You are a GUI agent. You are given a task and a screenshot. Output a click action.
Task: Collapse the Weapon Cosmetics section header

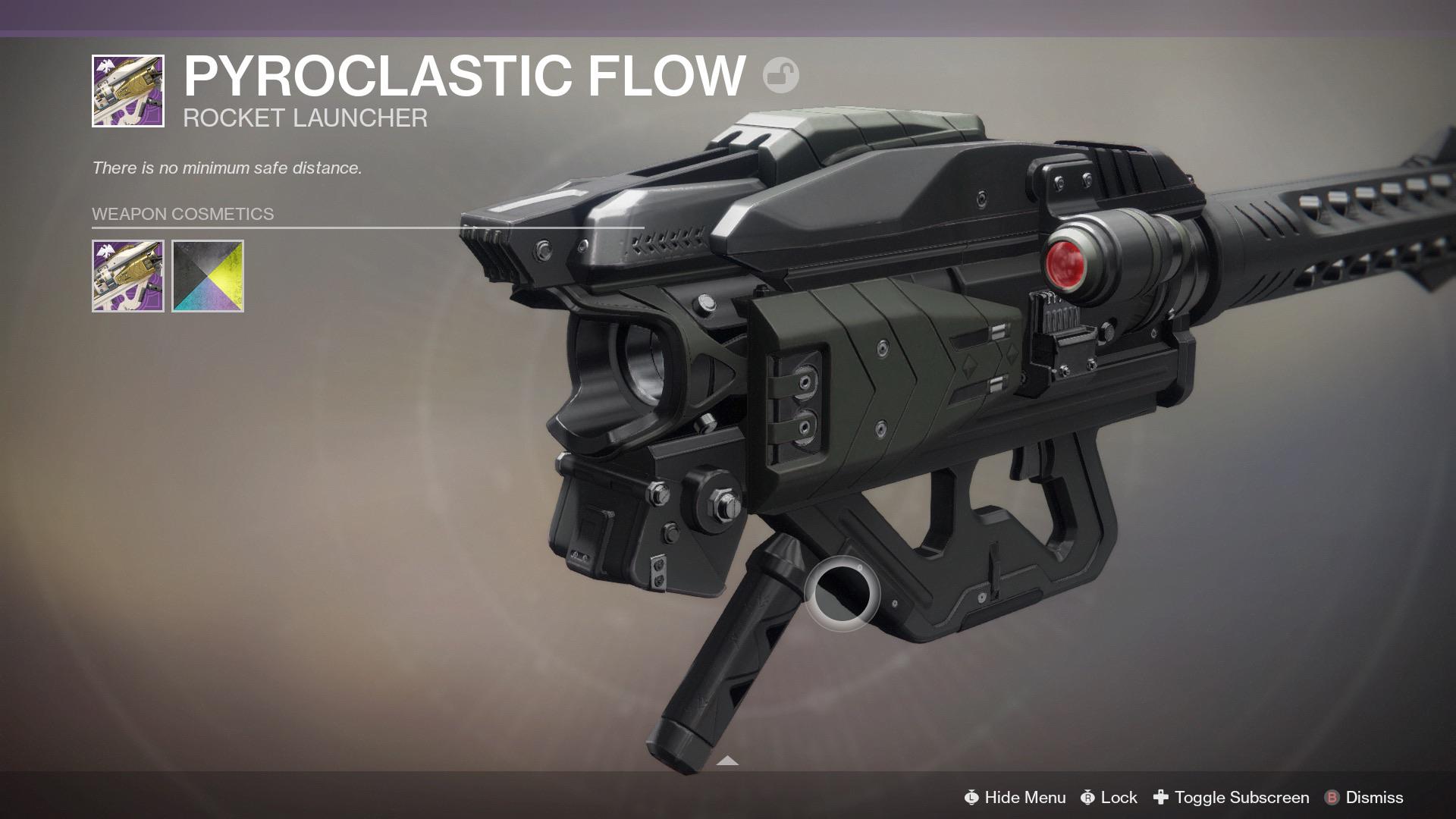pos(182,213)
